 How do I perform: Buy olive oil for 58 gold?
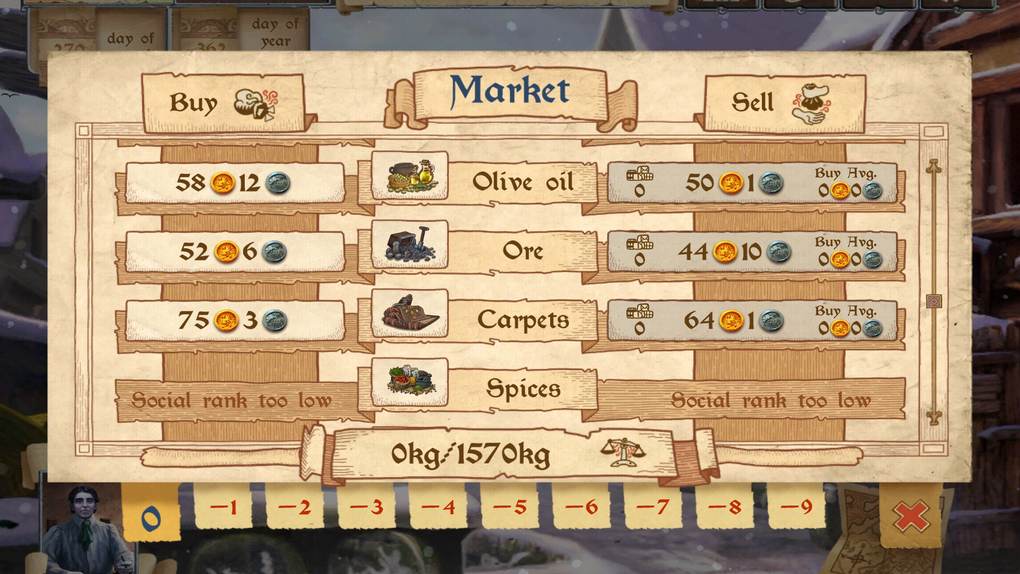[x=234, y=183]
